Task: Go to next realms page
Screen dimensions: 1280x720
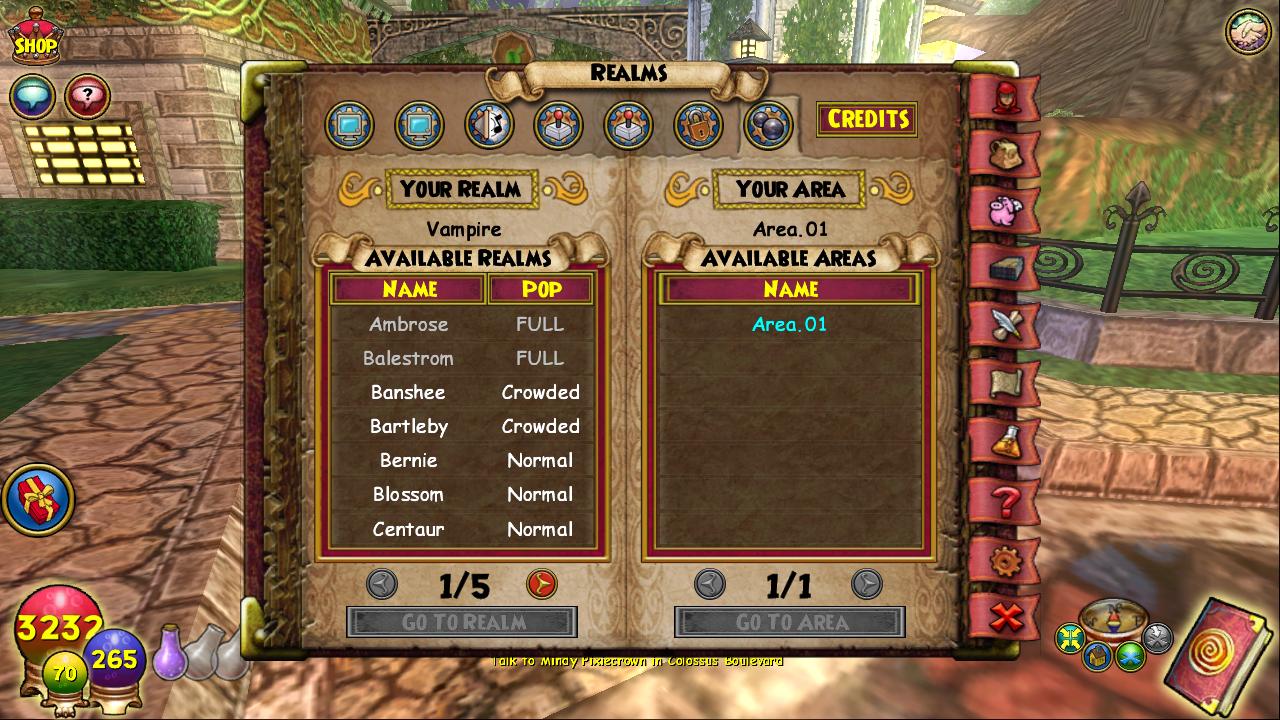Action: [x=541, y=584]
